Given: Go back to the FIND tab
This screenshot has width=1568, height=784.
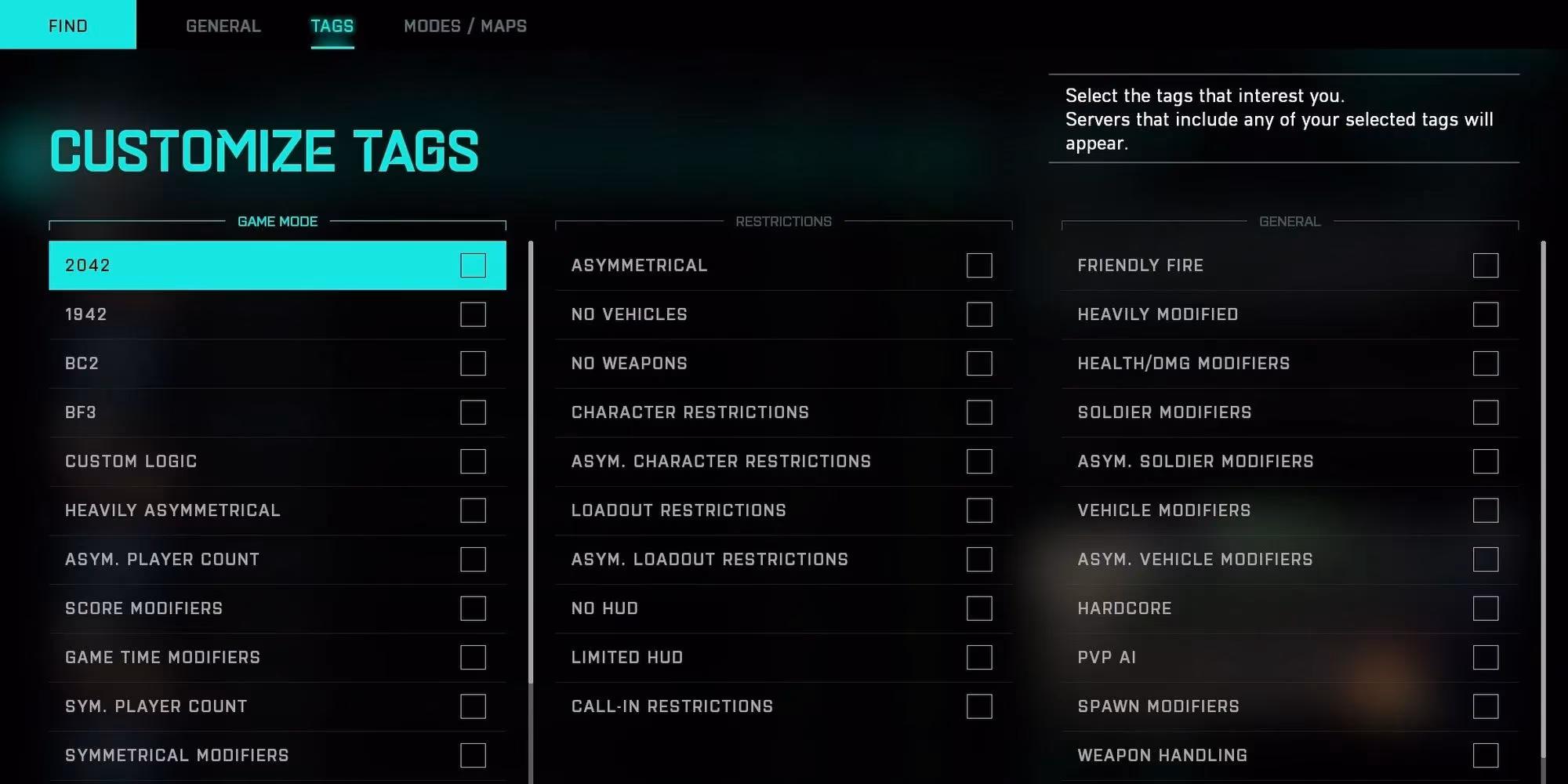Looking at the screenshot, I should point(68,26).
